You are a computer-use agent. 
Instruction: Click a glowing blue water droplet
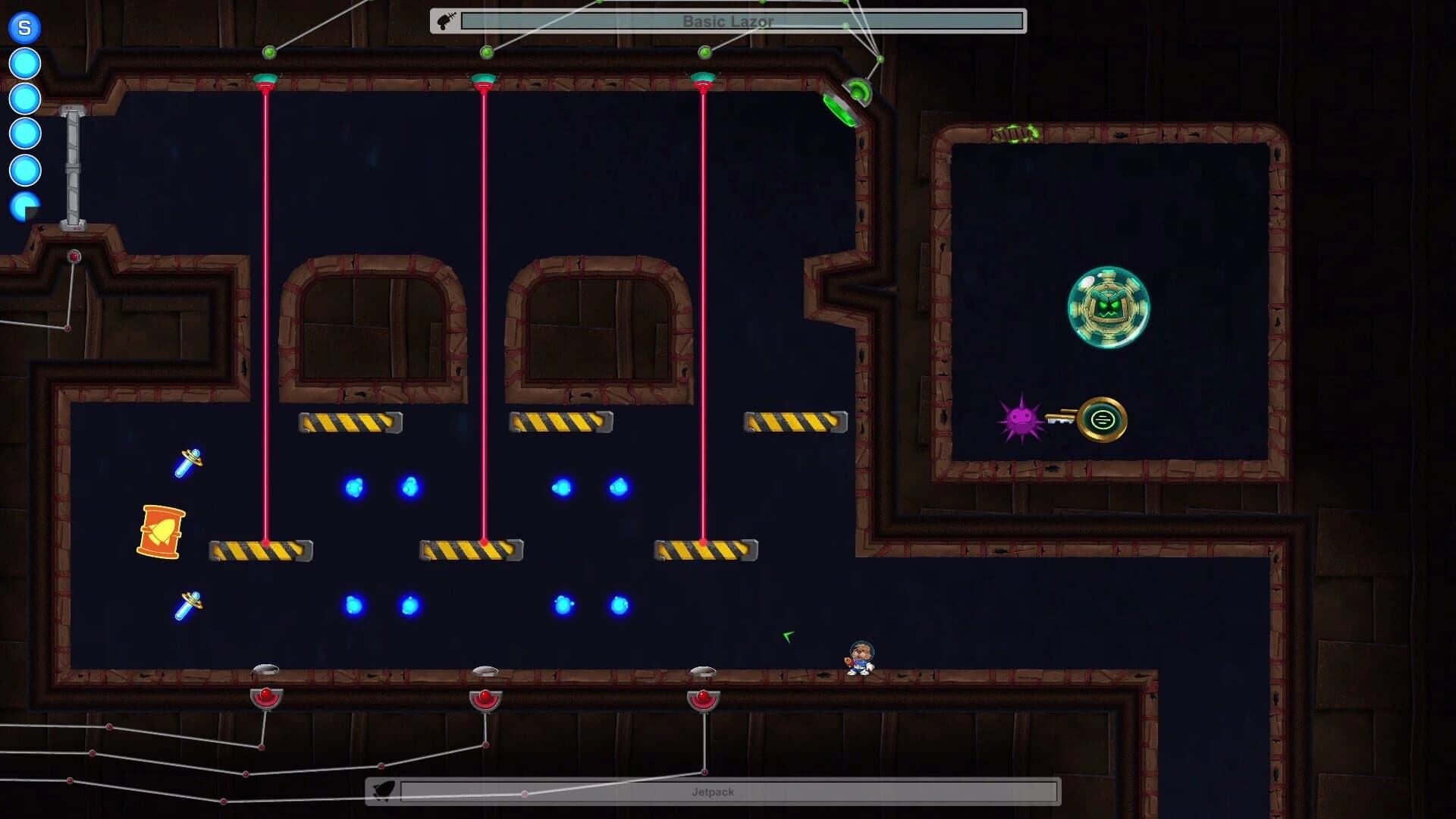[x=355, y=487]
